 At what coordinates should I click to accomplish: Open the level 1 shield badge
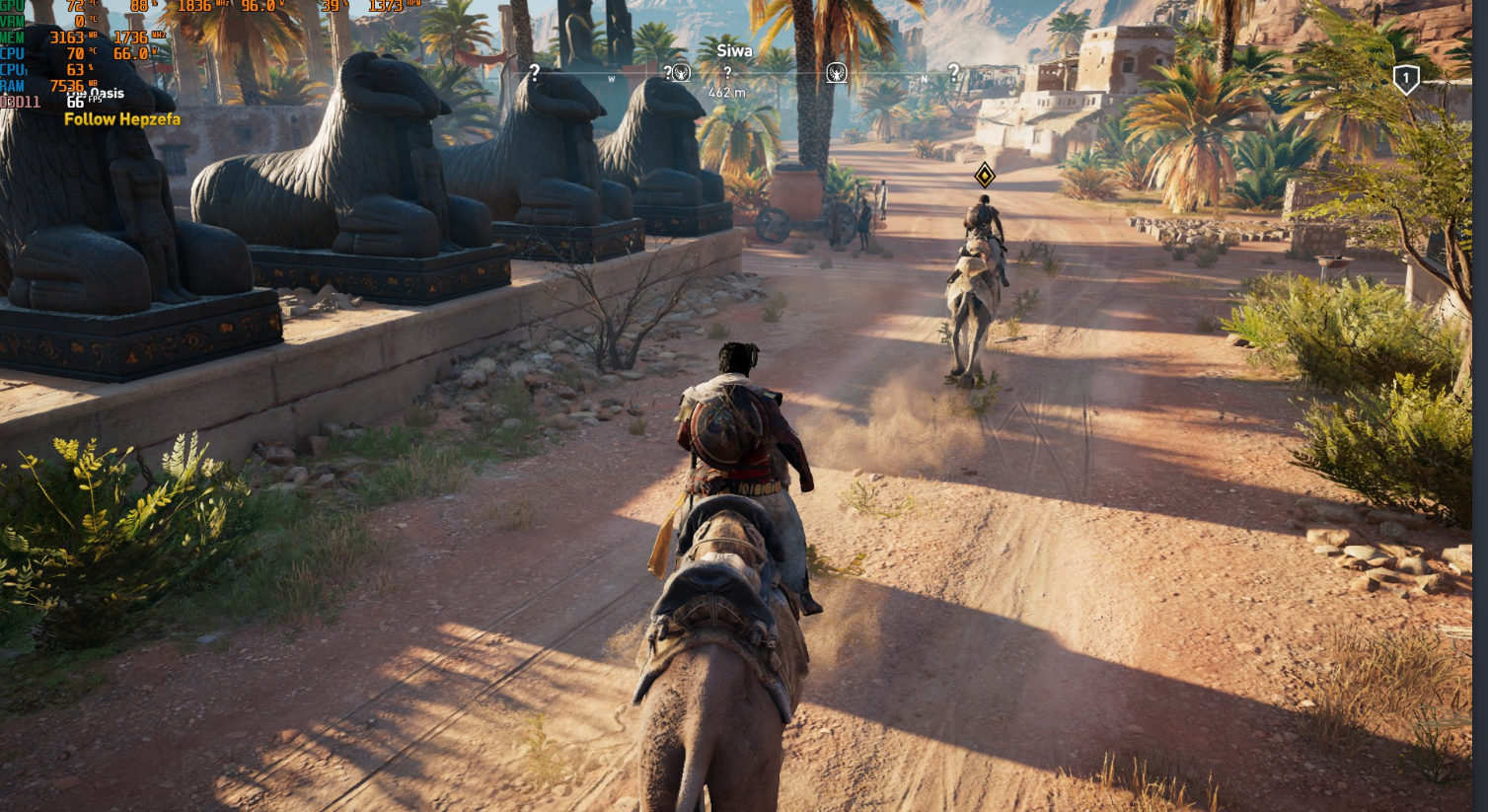pyautogui.click(x=1406, y=79)
